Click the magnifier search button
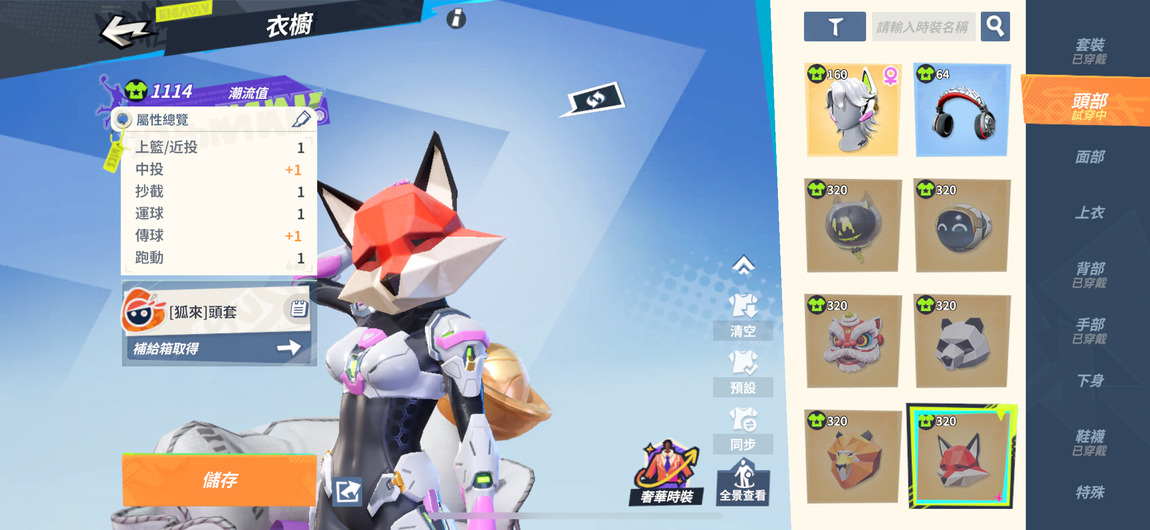 tap(995, 26)
